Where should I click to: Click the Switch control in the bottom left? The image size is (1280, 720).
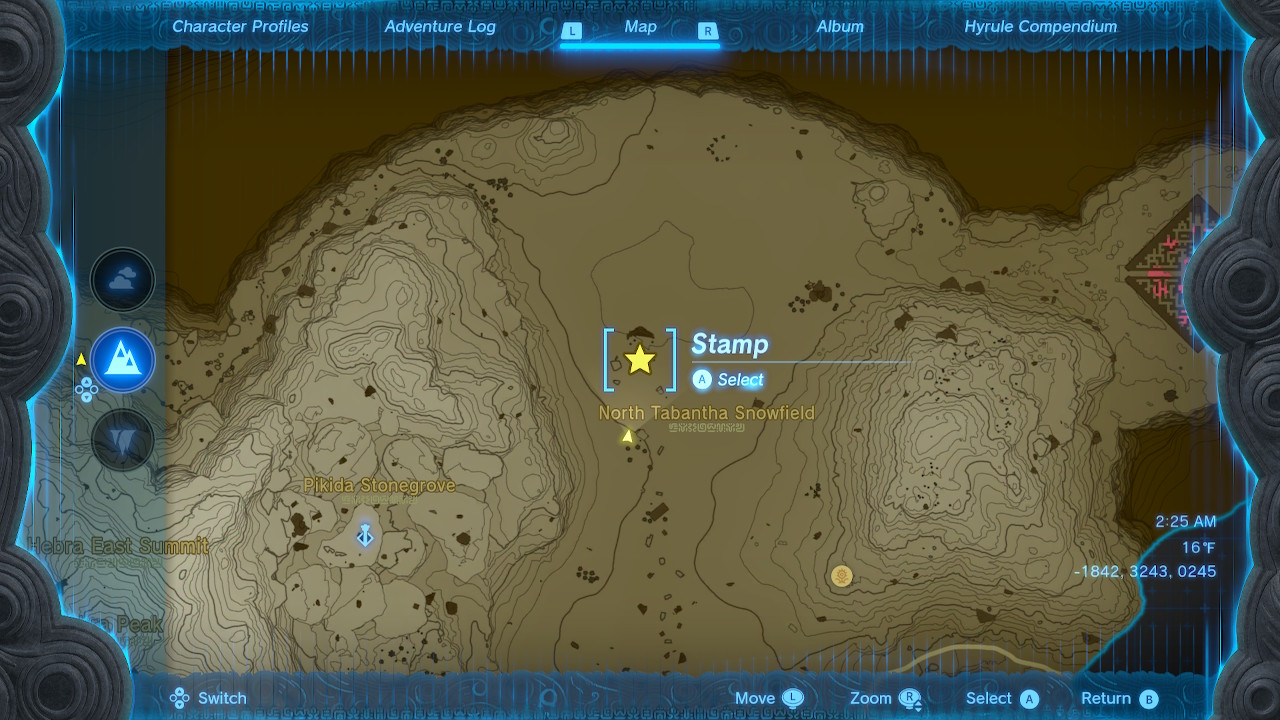click(208, 698)
